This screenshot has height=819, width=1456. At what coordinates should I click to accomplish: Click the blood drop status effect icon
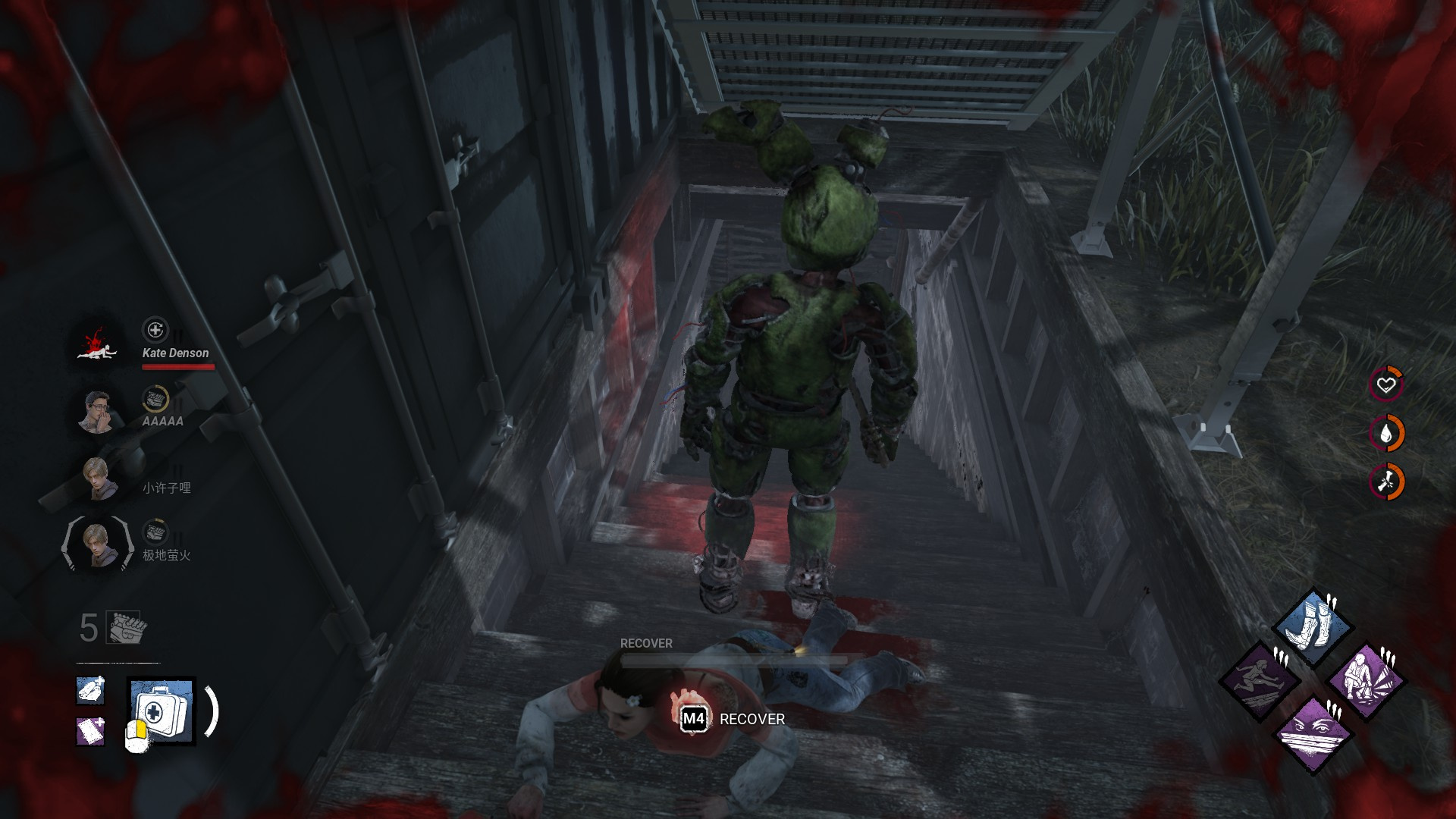[x=1386, y=434]
